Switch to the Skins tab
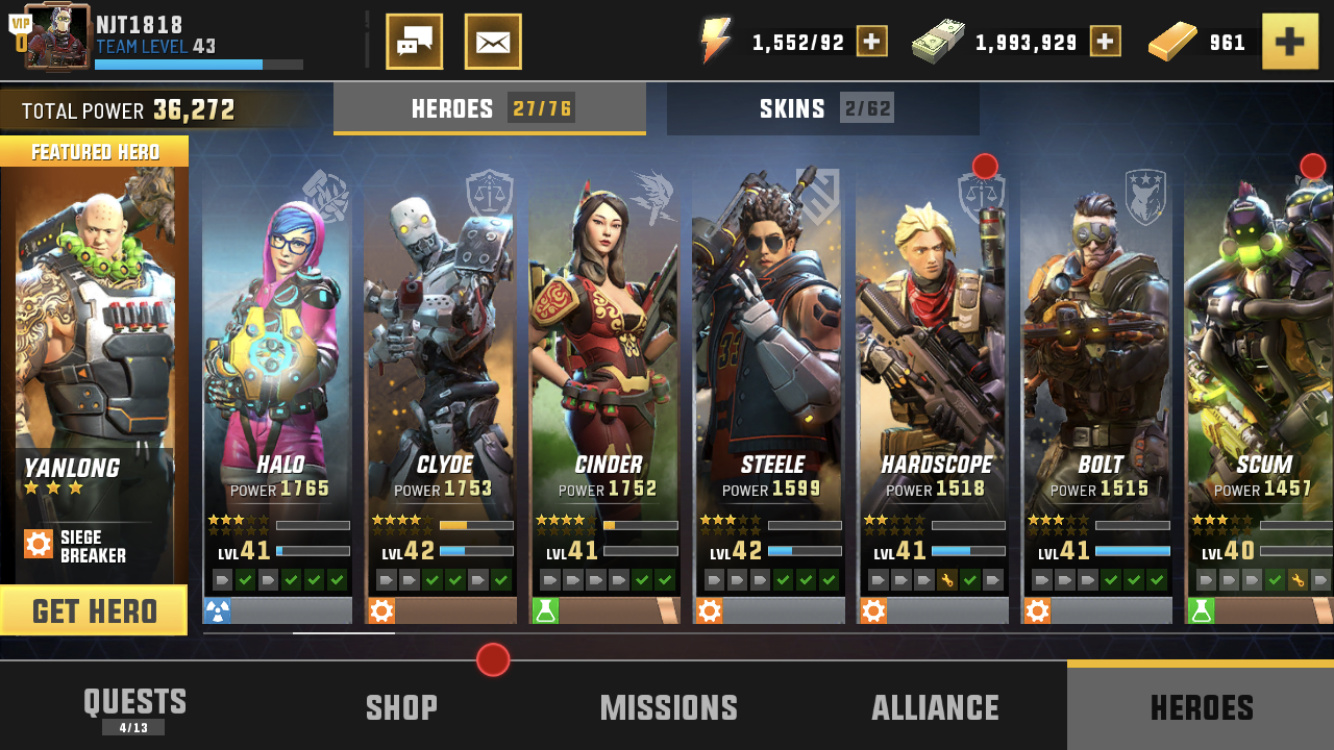This screenshot has width=1334, height=750. point(822,109)
